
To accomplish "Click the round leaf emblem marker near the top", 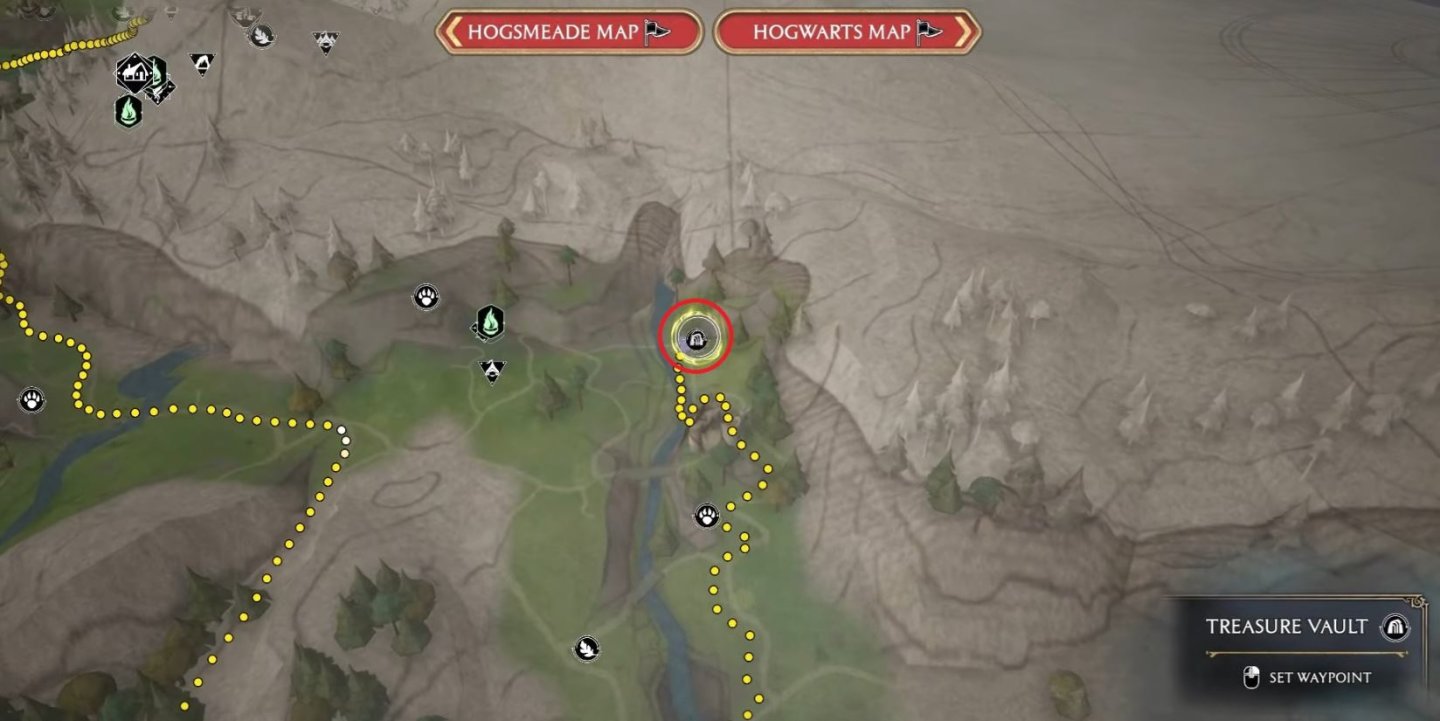I will click(x=263, y=36).
